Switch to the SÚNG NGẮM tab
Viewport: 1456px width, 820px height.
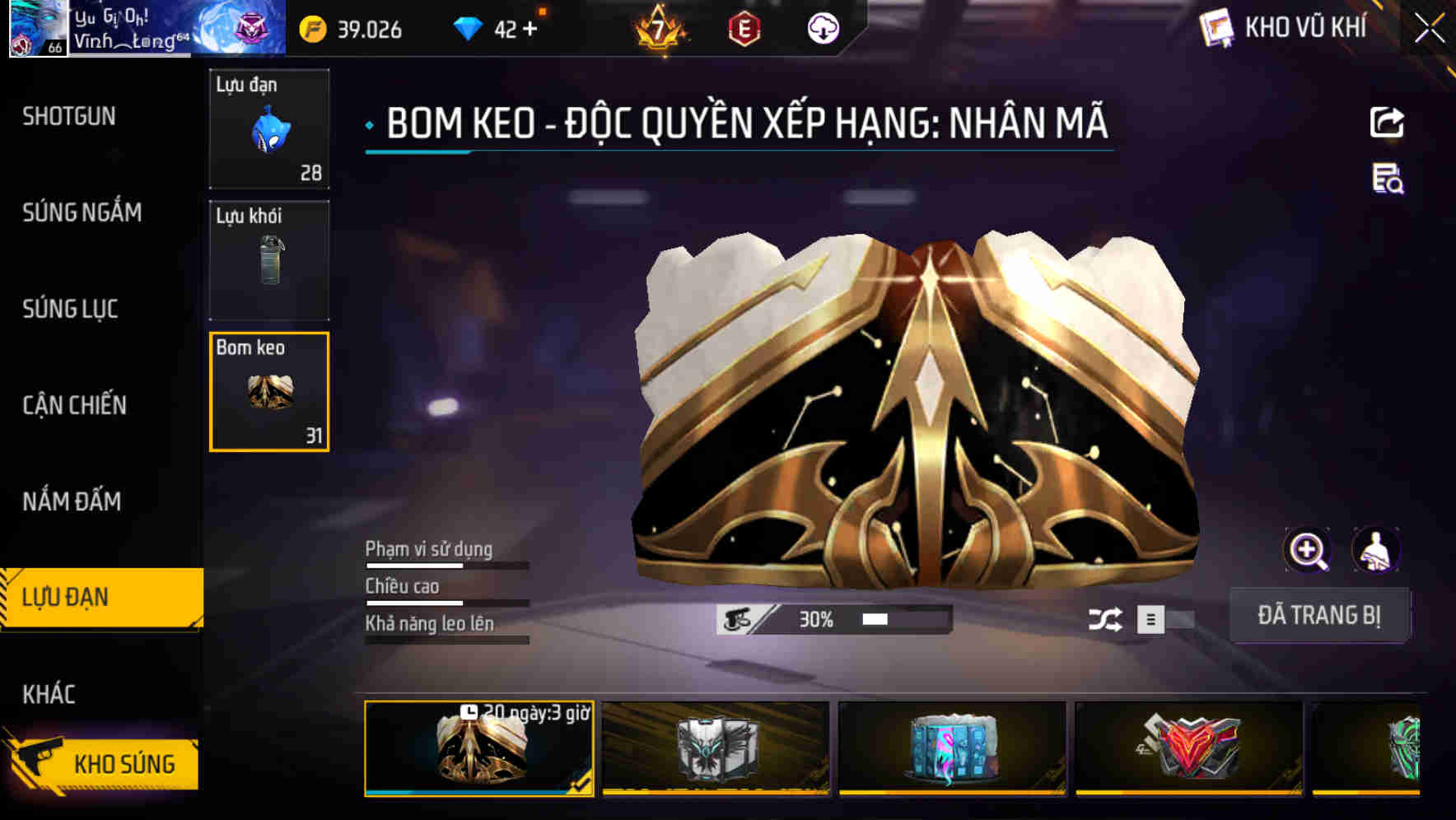click(x=79, y=213)
